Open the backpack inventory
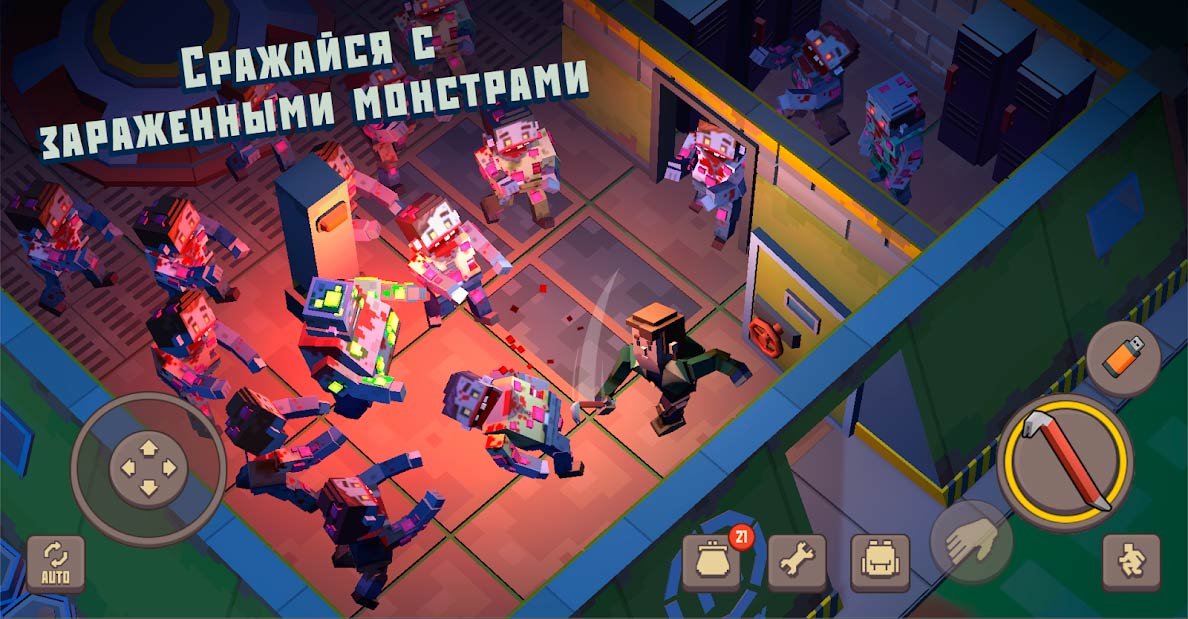The width and height of the screenshot is (1188, 619). click(880, 563)
